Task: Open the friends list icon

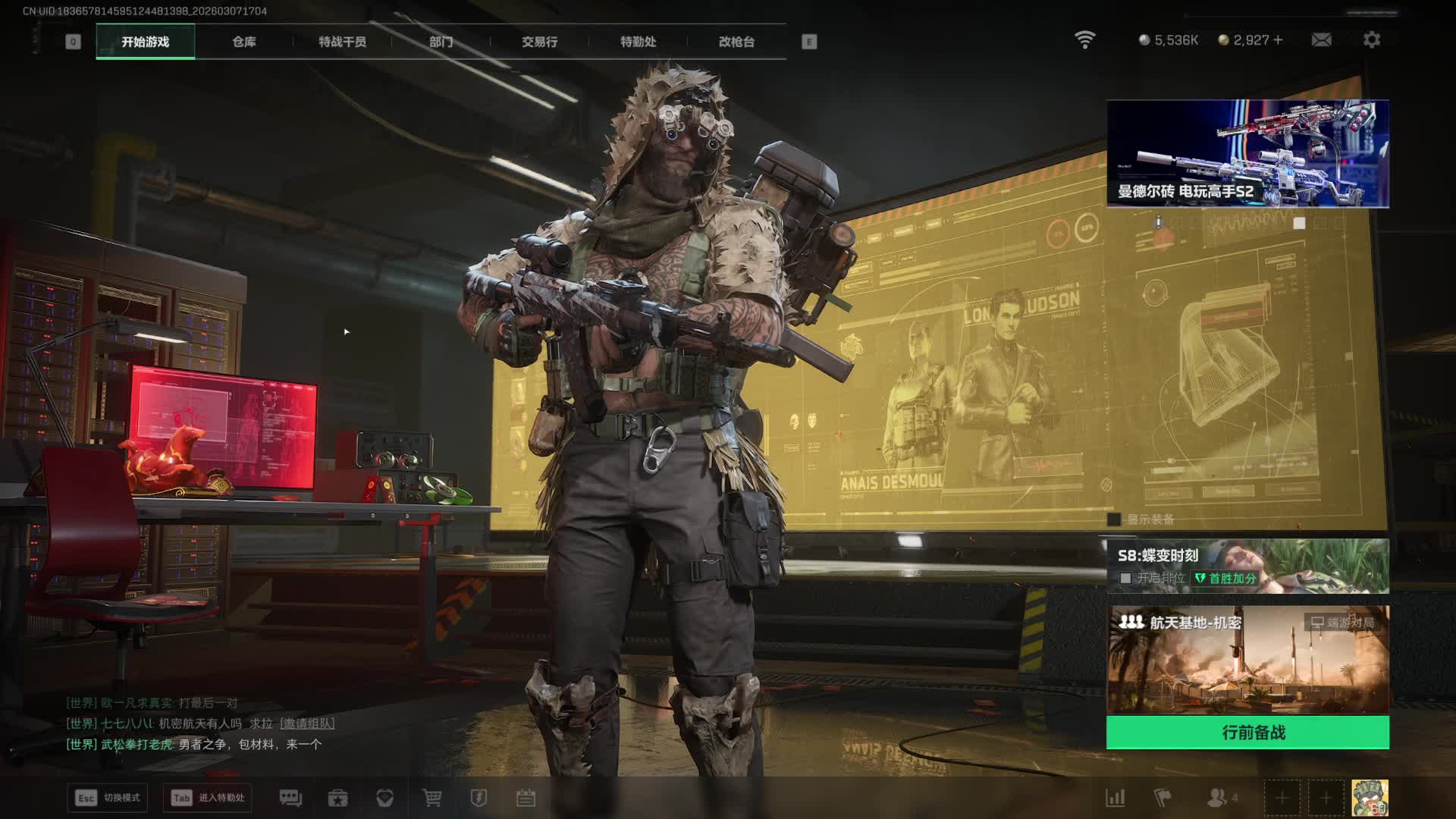Action: tap(1217, 798)
